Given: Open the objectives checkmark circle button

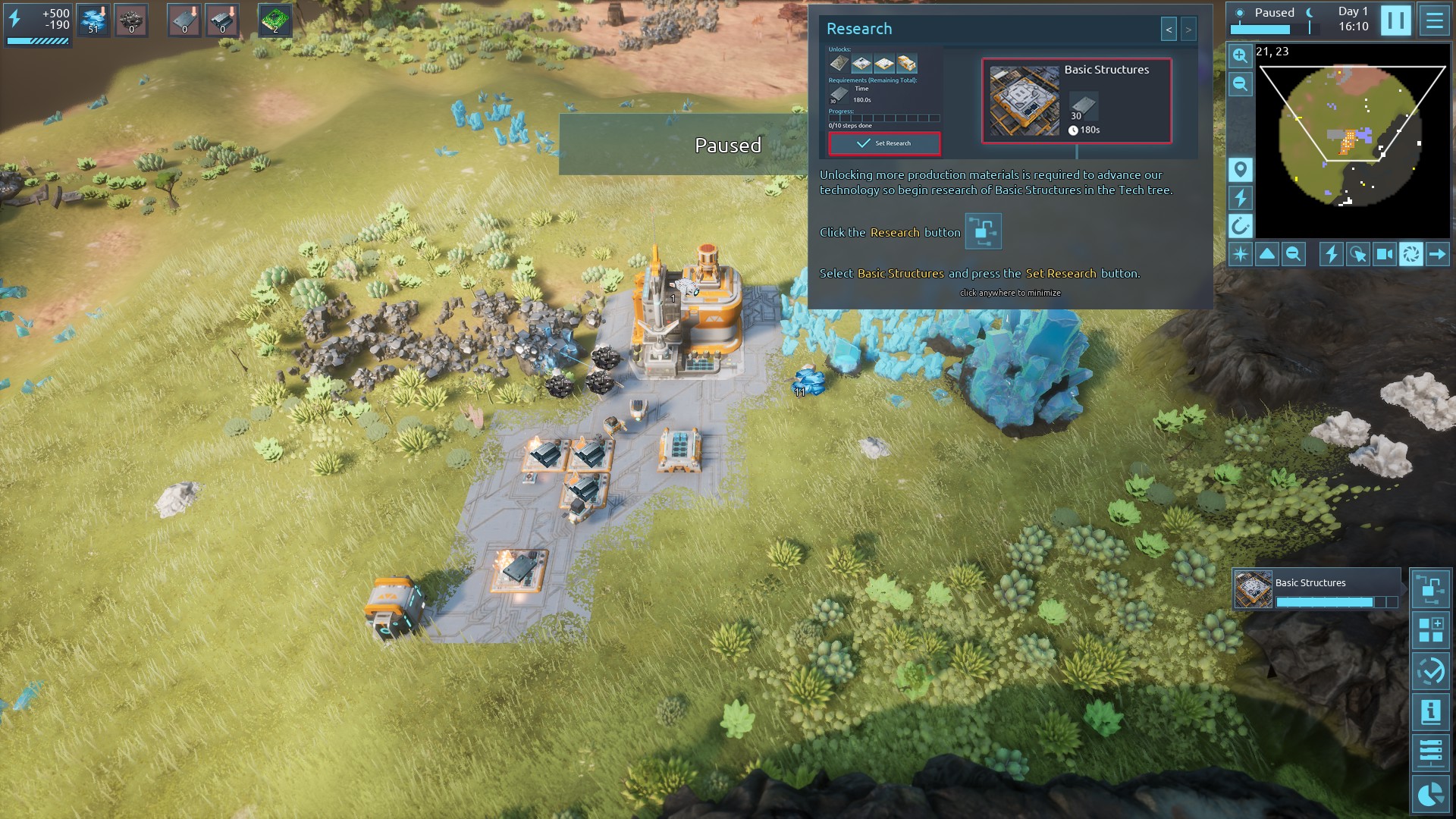Looking at the screenshot, I should click(1430, 671).
